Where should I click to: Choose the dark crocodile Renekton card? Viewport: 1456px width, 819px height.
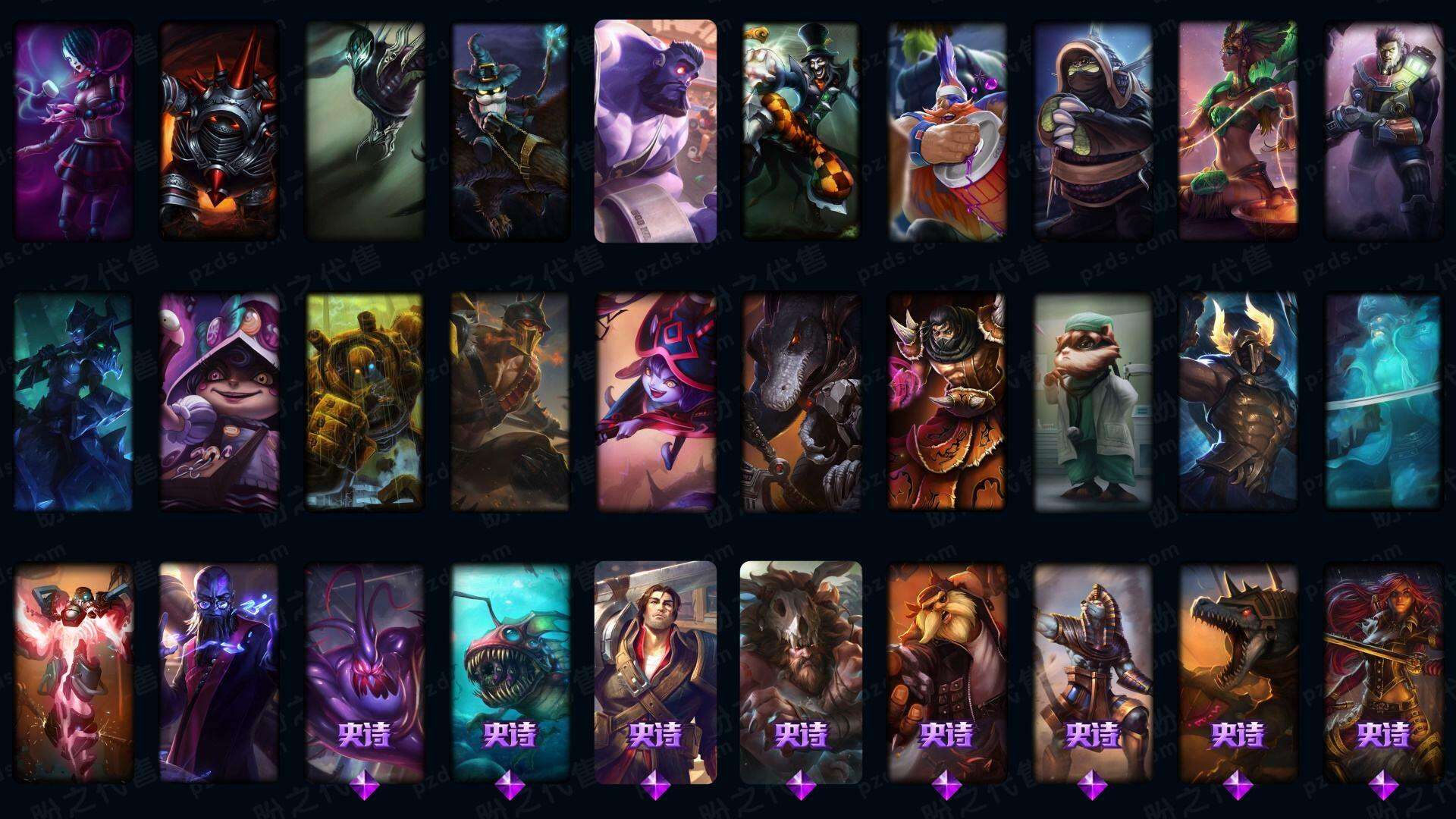[x=801, y=401]
